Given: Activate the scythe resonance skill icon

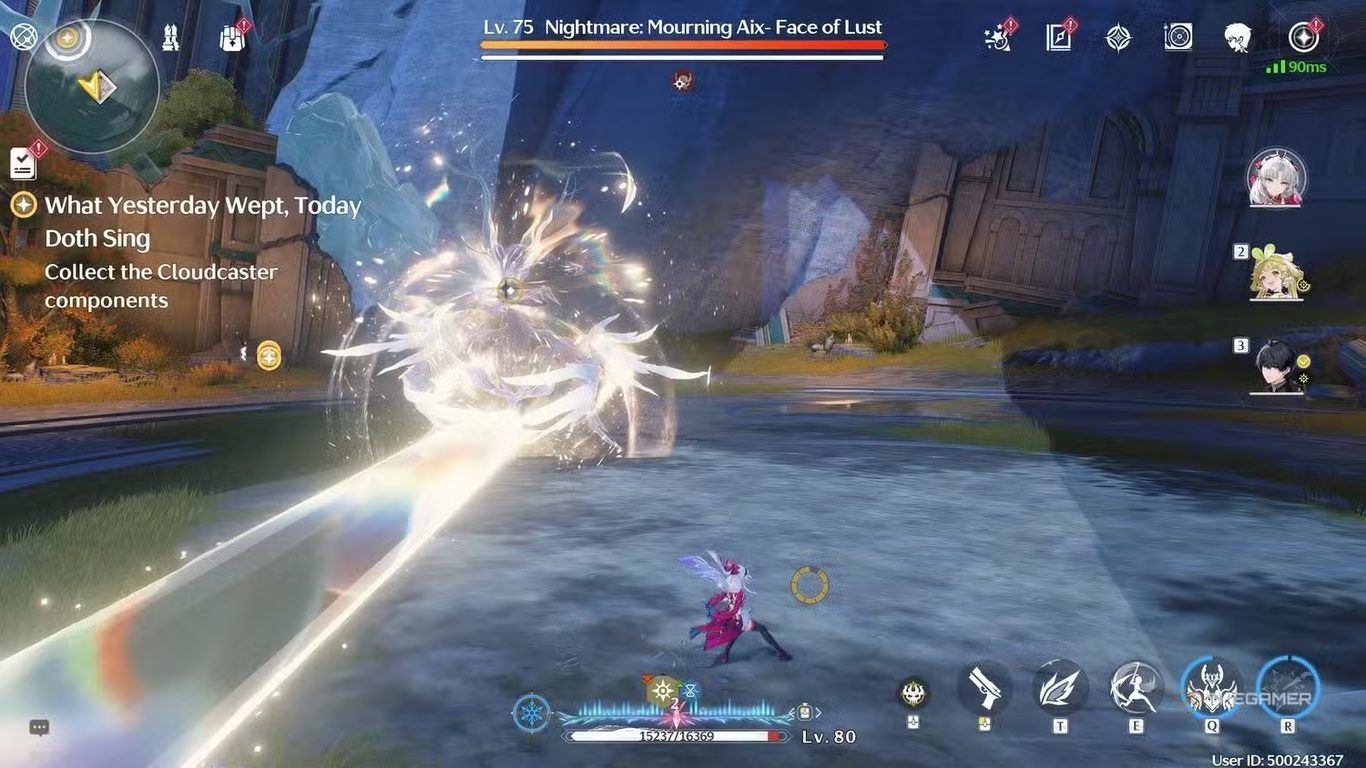Looking at the screenshot, I should 1136,688.
